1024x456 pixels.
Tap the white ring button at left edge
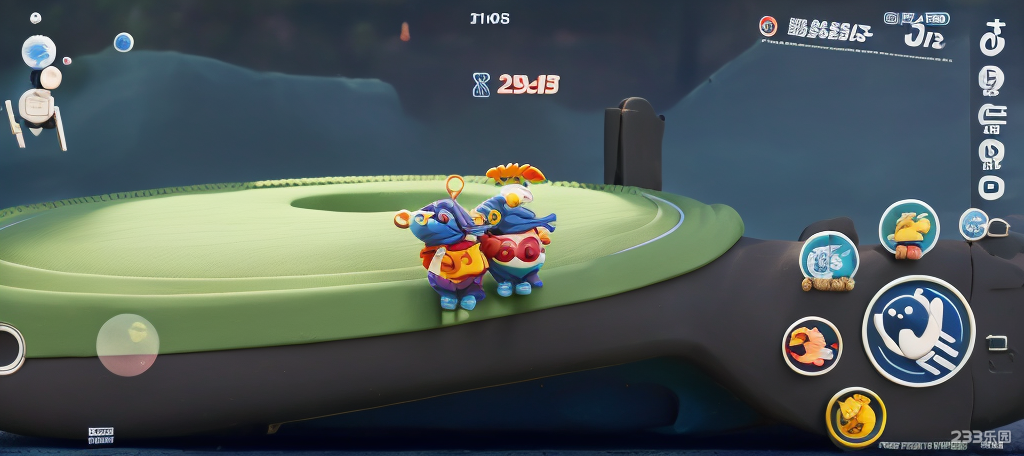[x=8, y=348]
